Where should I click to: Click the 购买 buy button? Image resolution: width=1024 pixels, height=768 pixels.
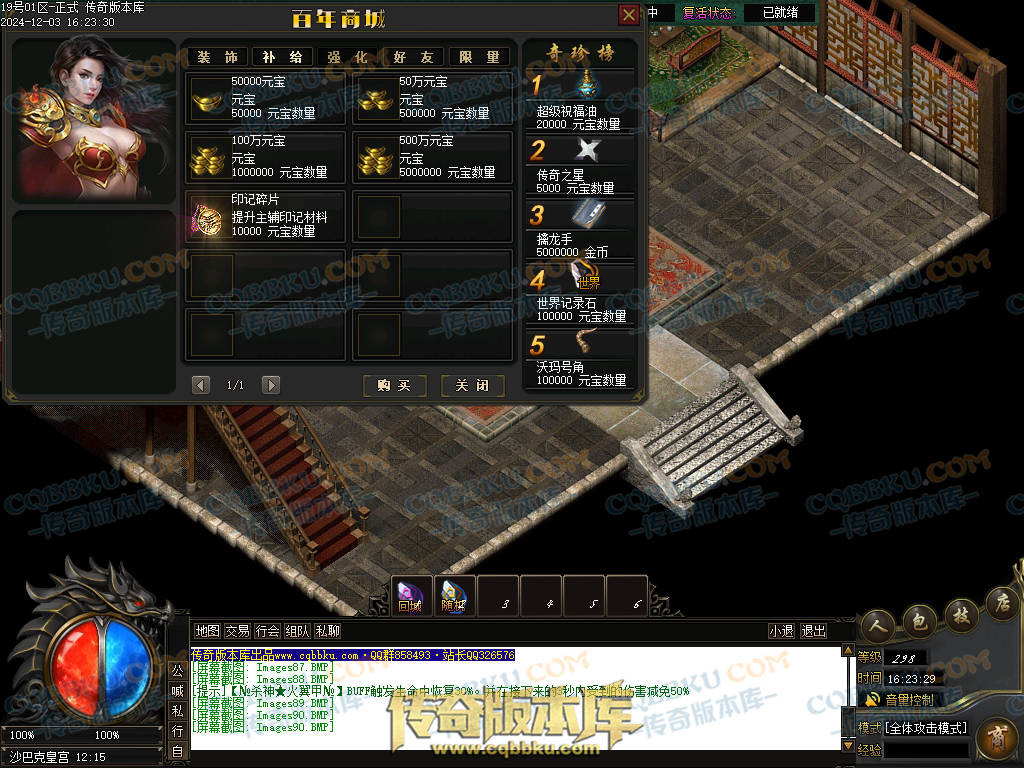coord(394,385)
